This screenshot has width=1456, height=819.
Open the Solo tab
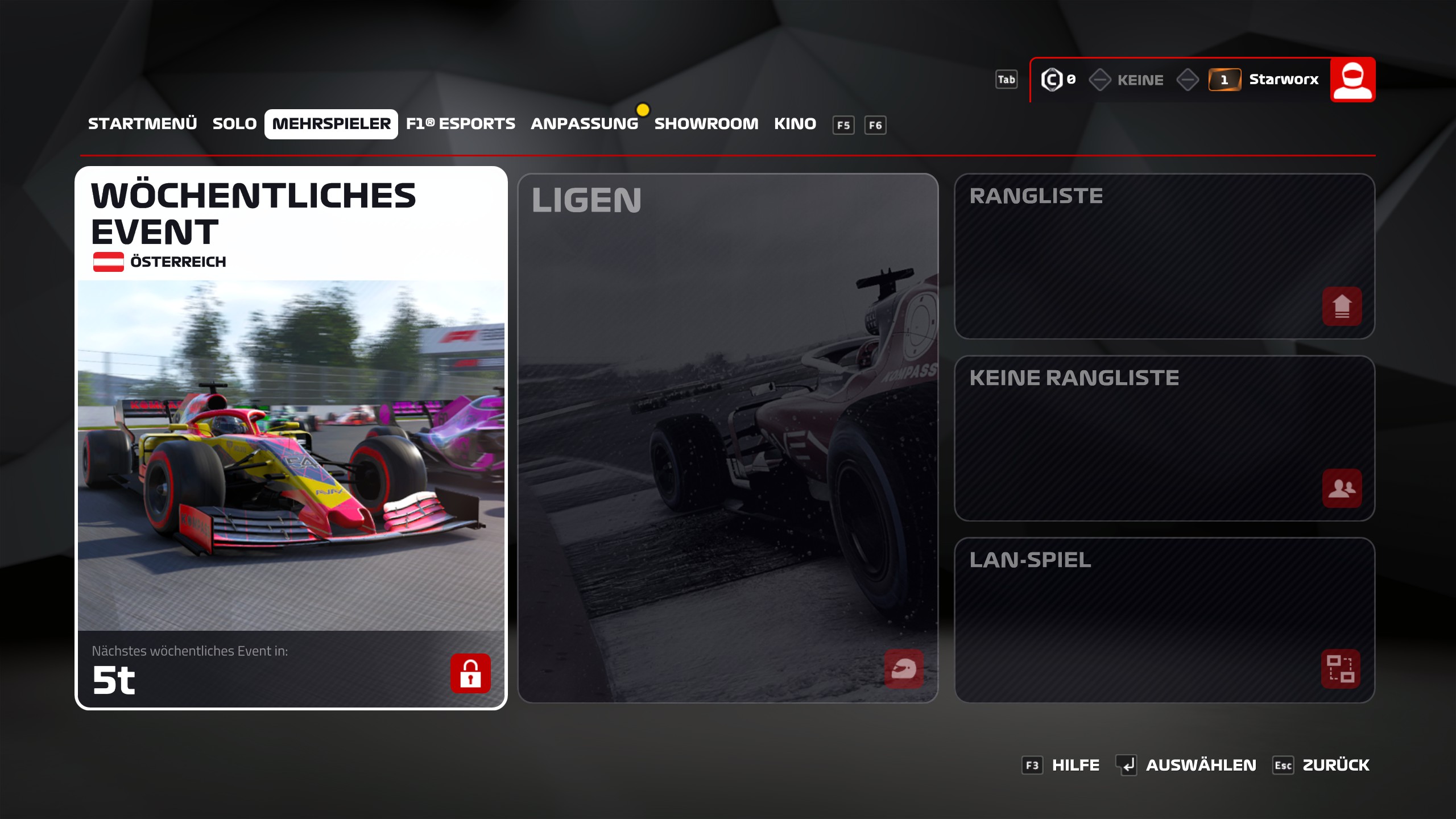234,124
